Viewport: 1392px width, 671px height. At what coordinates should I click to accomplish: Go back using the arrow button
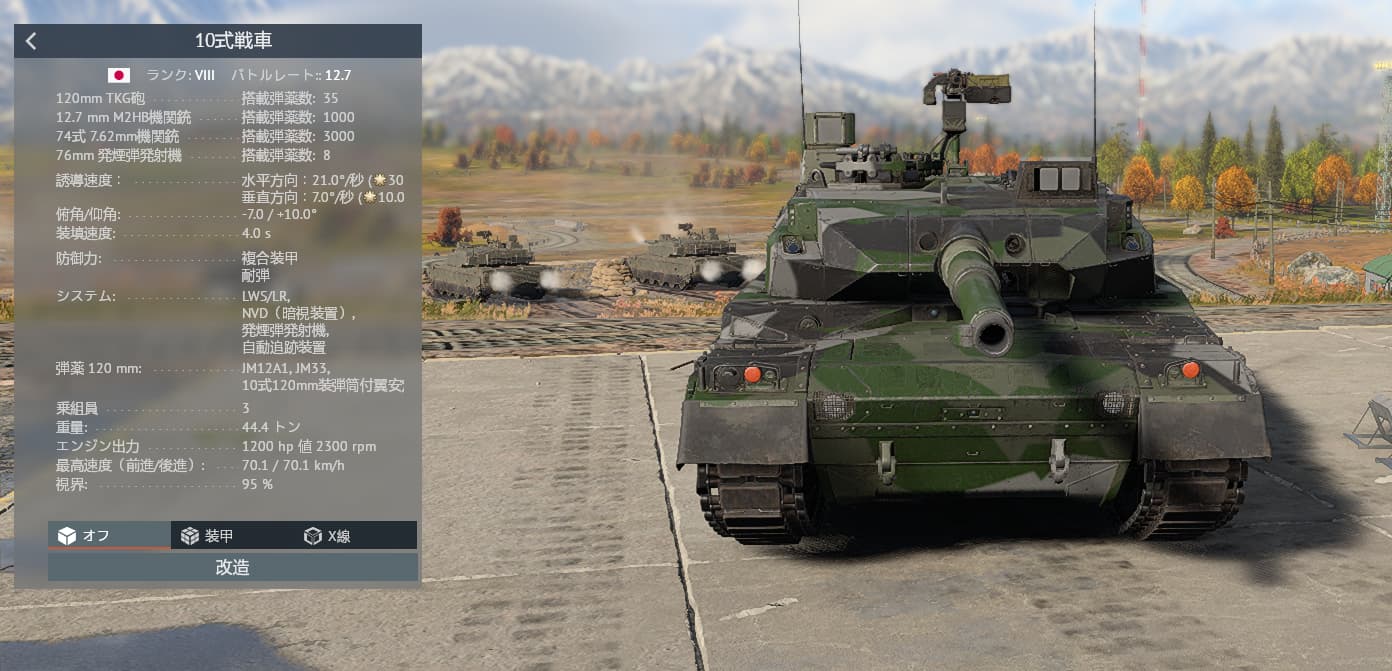point(31,41)
